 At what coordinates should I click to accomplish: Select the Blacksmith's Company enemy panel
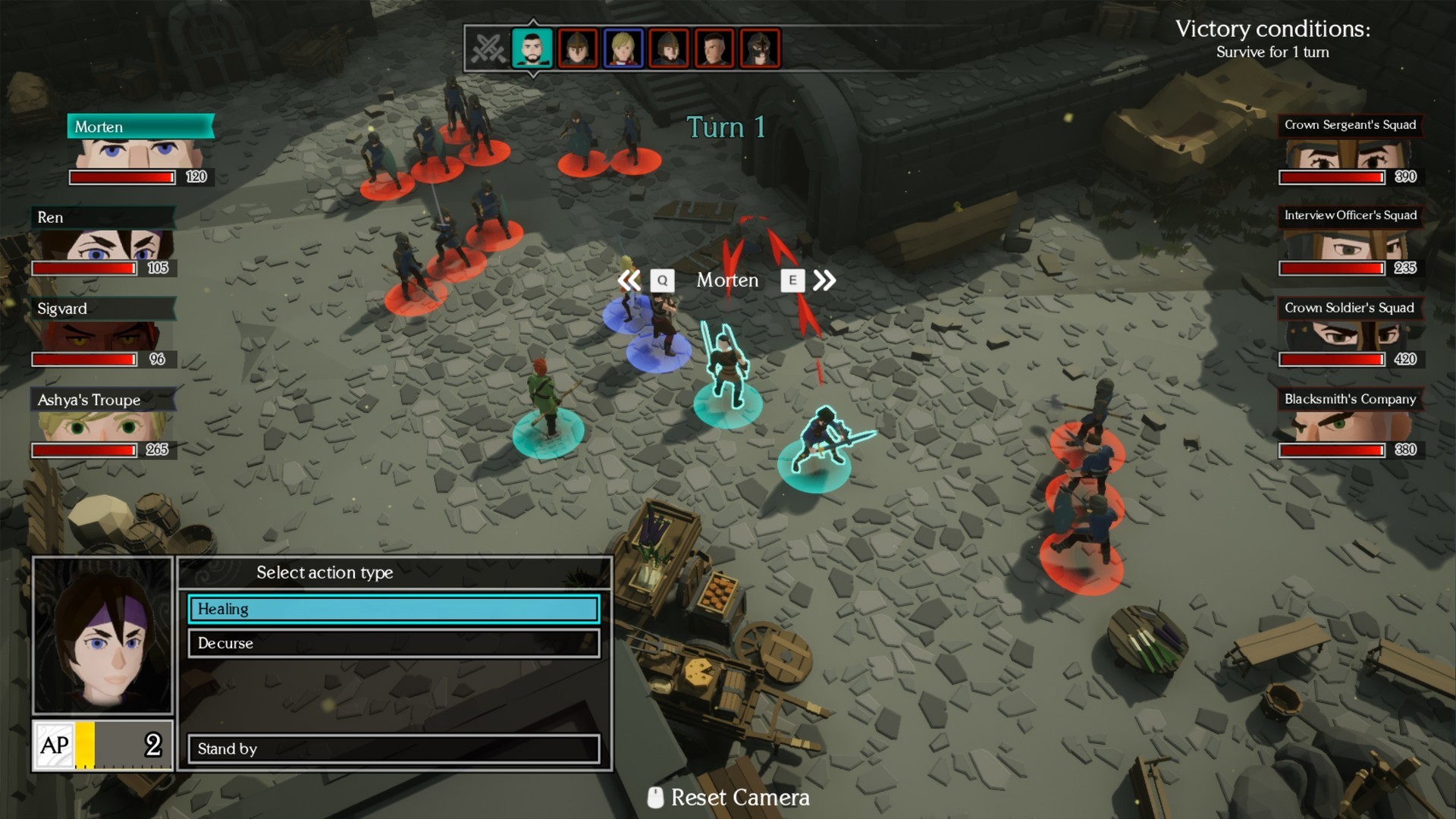click(x=1349, y=423)
